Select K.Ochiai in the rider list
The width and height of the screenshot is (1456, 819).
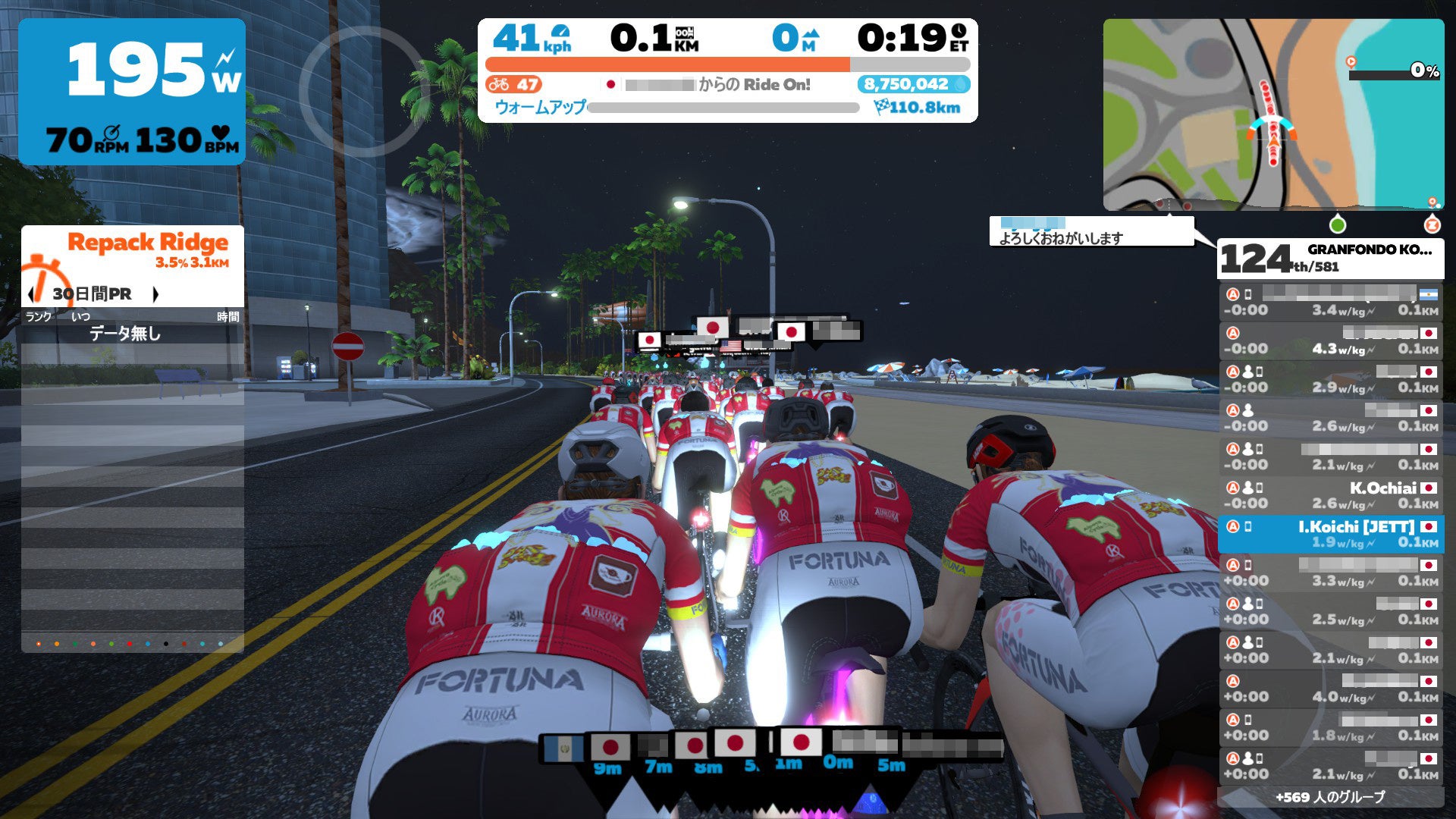click(1331, 495)
